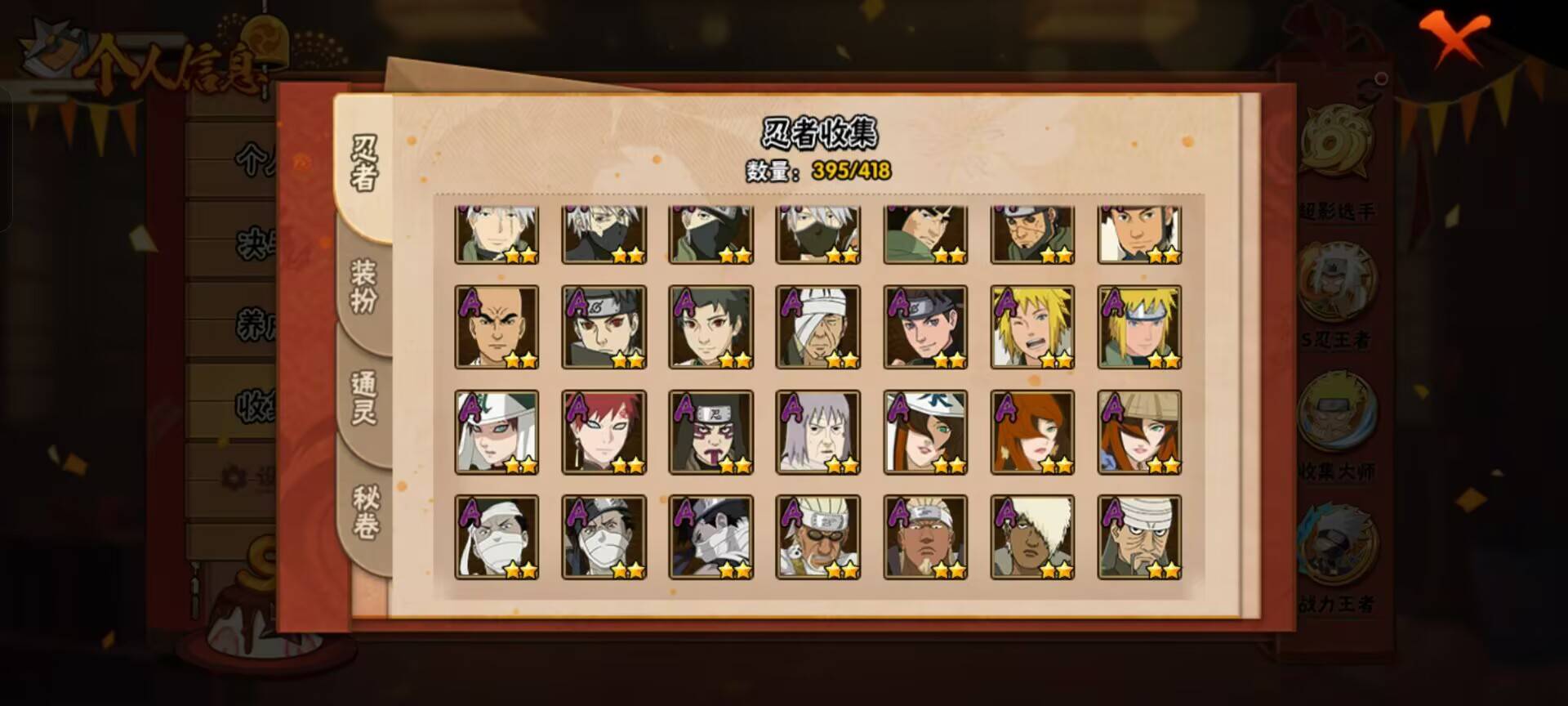Click the 395/418 collection counter

849,172
